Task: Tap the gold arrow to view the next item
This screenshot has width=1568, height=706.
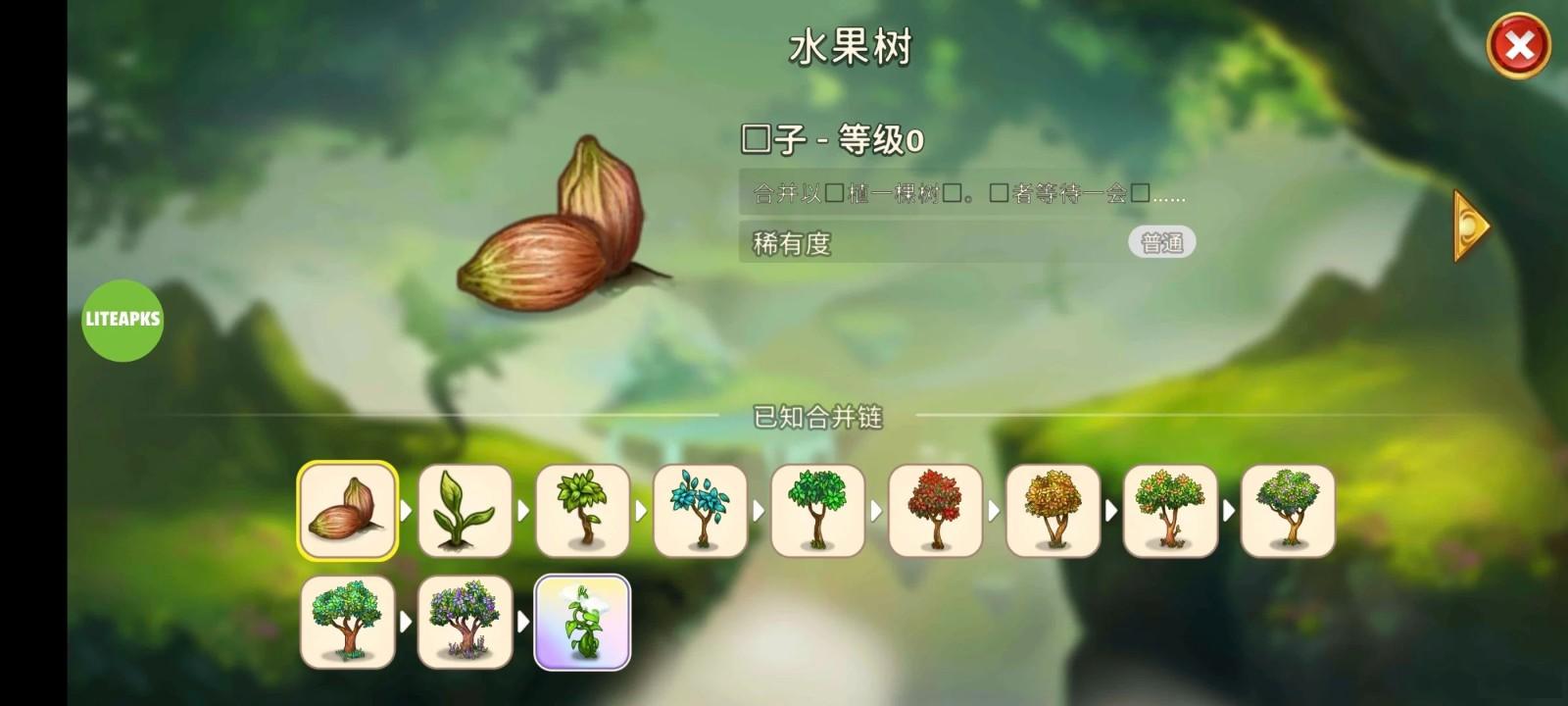Action: pos(1469,226)
